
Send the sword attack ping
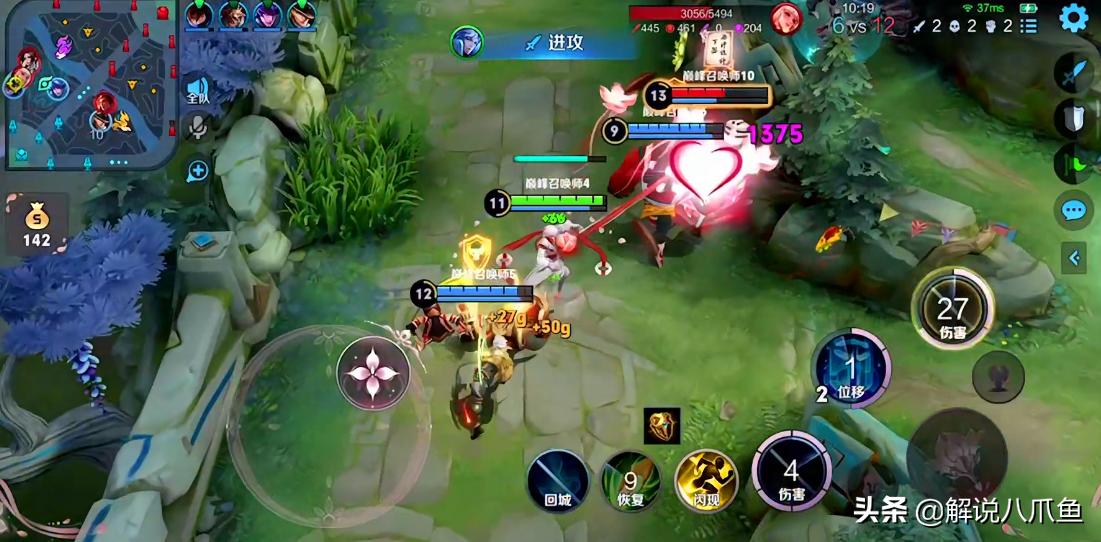point(1074,72)
